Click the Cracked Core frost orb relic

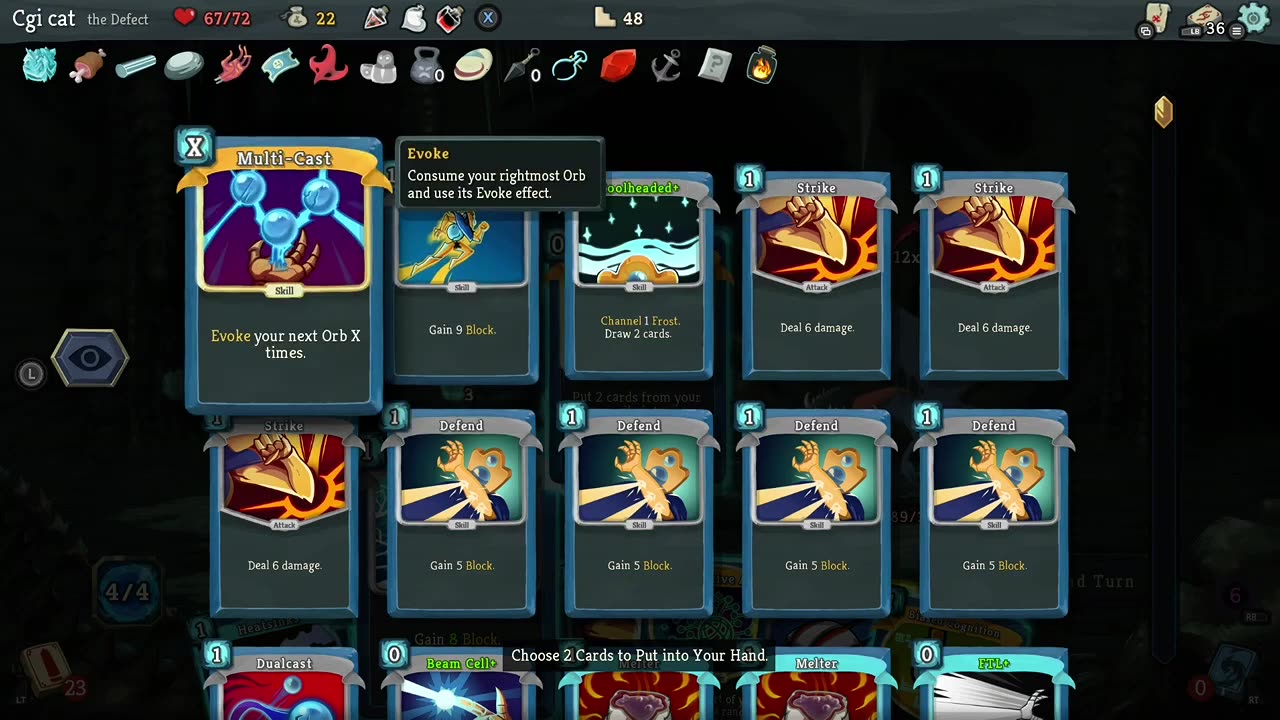tap(38, 64)
